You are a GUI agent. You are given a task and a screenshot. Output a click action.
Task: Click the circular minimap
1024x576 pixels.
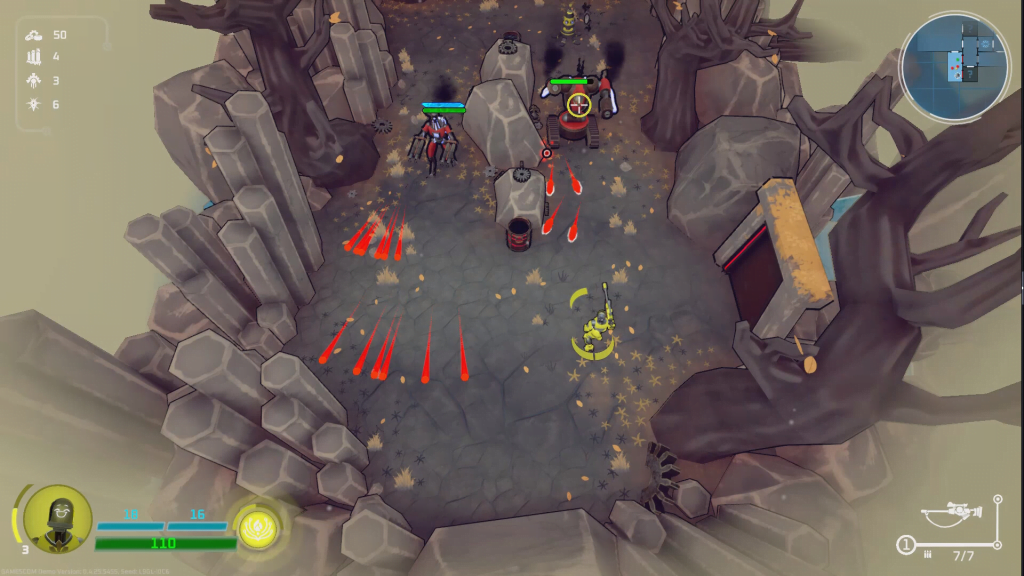tap(954, 67)
